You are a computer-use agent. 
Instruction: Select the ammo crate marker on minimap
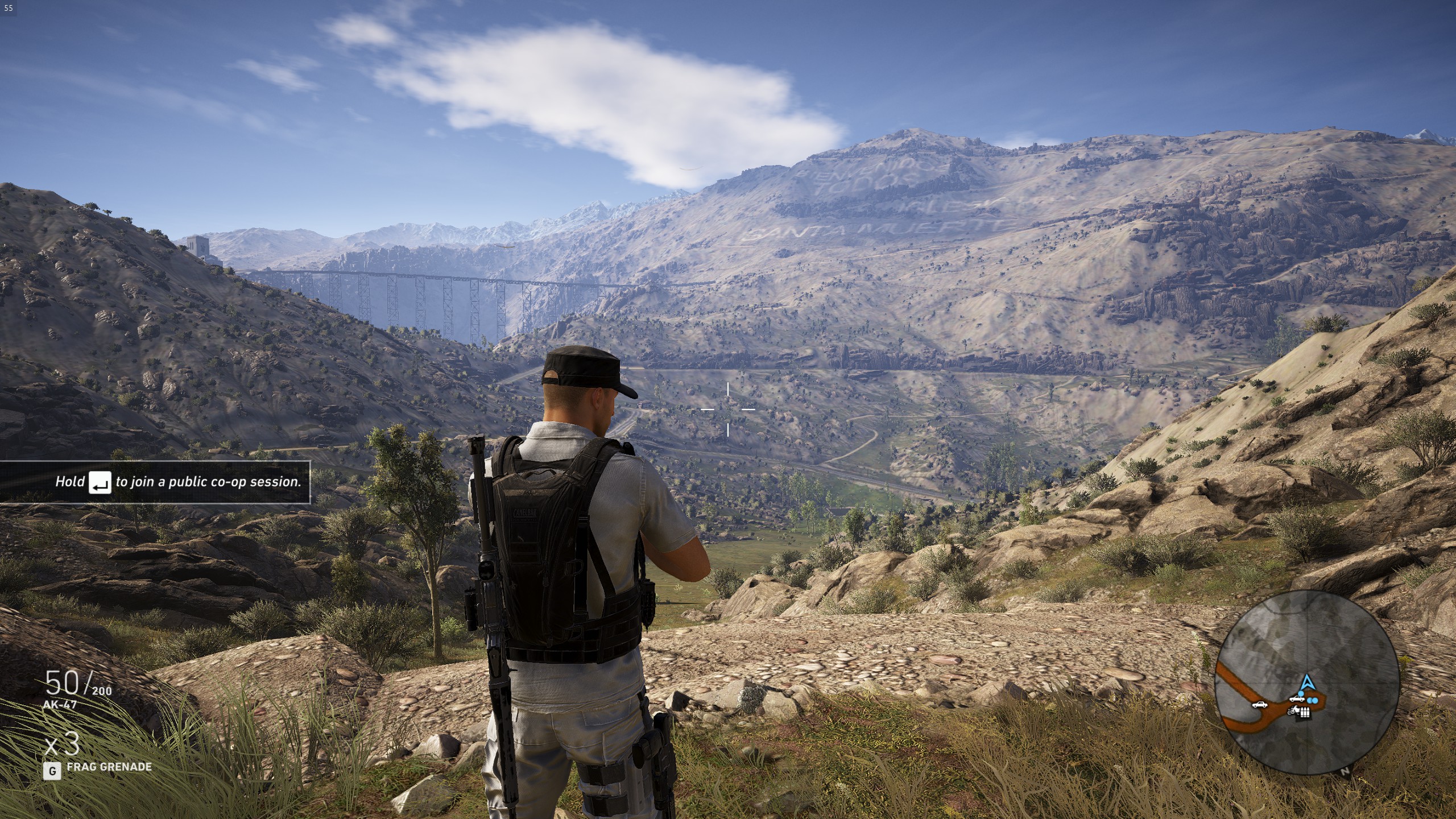(1305, 712)
